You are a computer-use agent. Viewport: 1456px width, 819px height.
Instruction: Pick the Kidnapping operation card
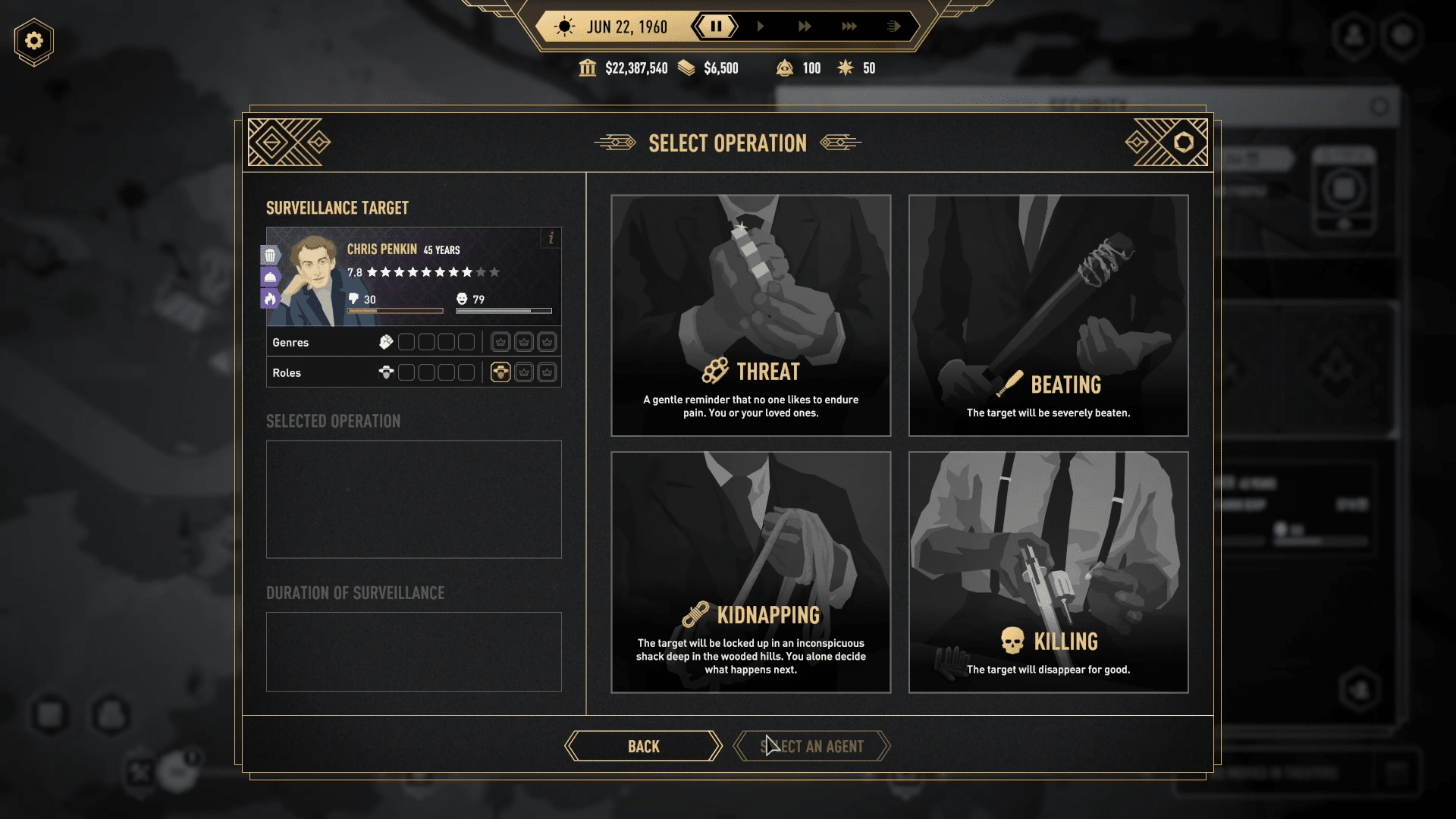point(751,572)
